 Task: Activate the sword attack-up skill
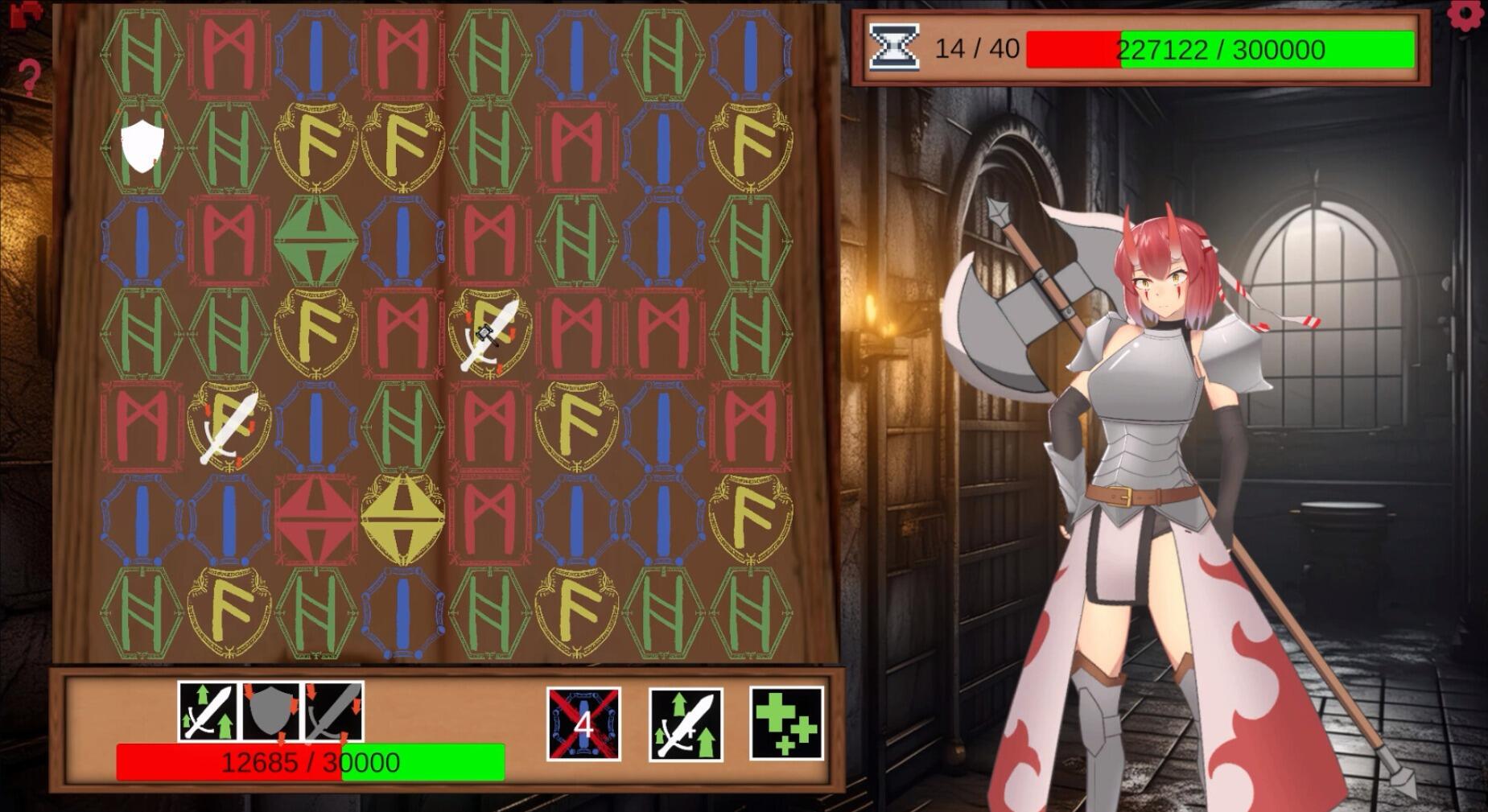pyautogui.click(x=686, y=724)
